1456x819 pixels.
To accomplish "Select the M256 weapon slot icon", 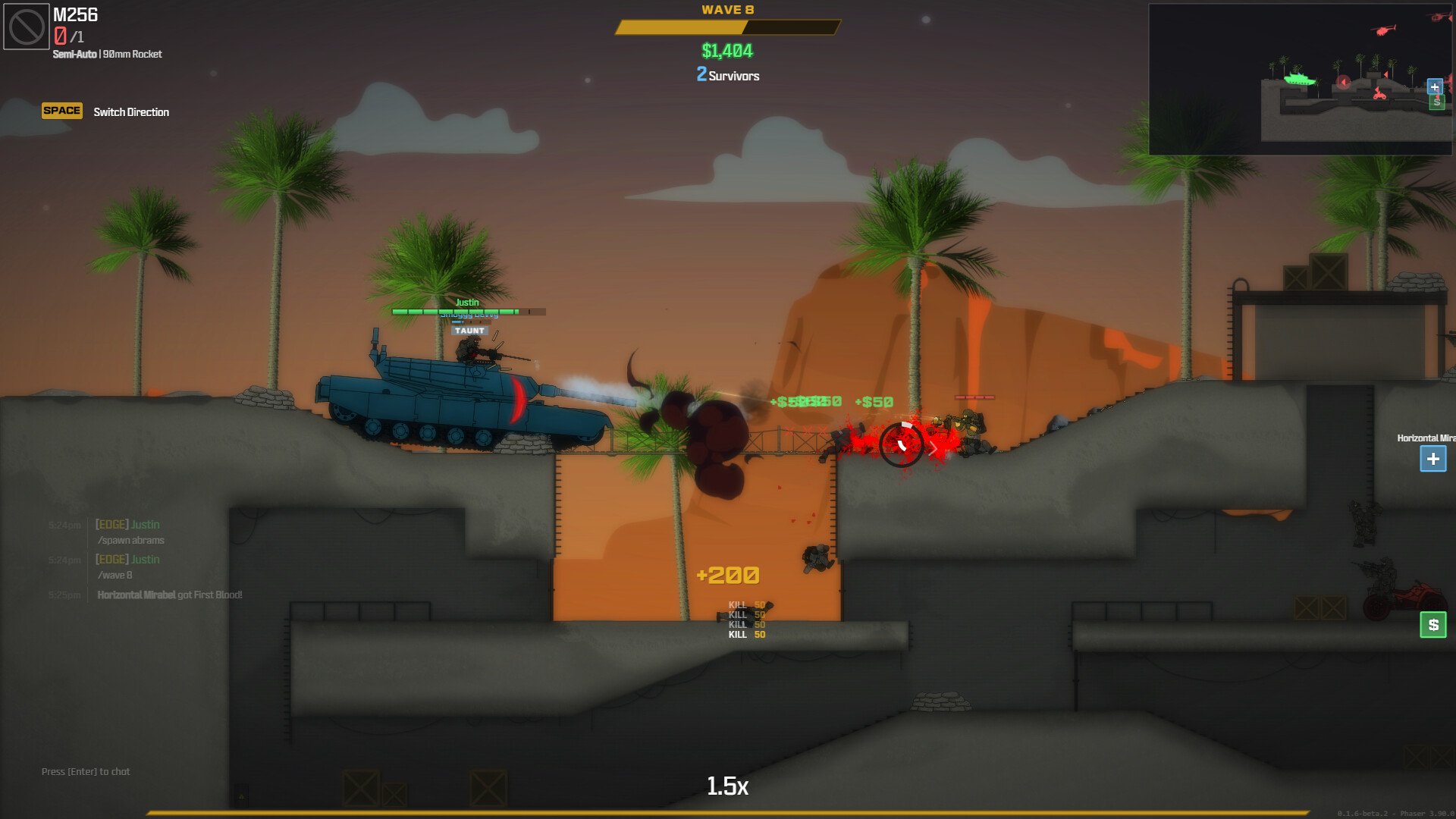I will tap(27, 27).
